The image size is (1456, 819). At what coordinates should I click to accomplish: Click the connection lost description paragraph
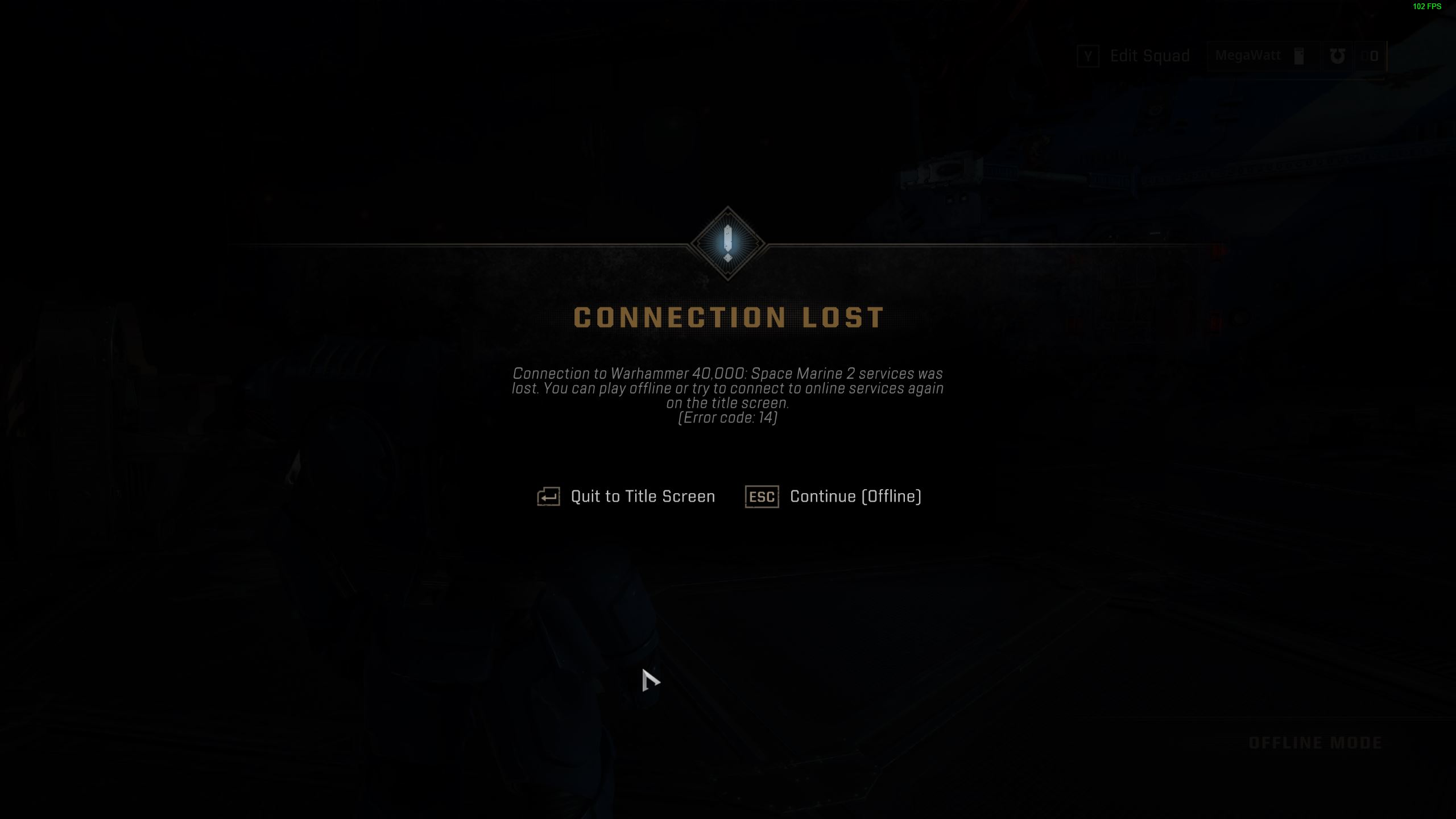(x=728, y=389)
